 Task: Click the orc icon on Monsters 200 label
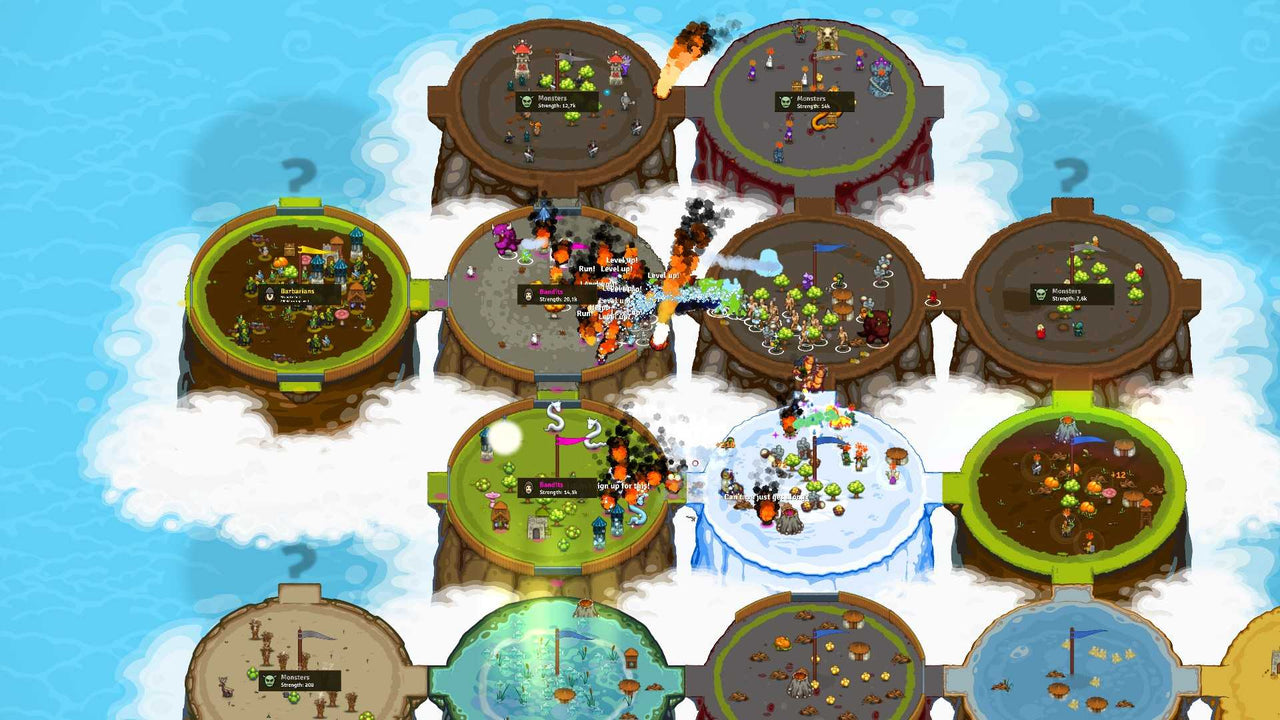coord(269,680)
